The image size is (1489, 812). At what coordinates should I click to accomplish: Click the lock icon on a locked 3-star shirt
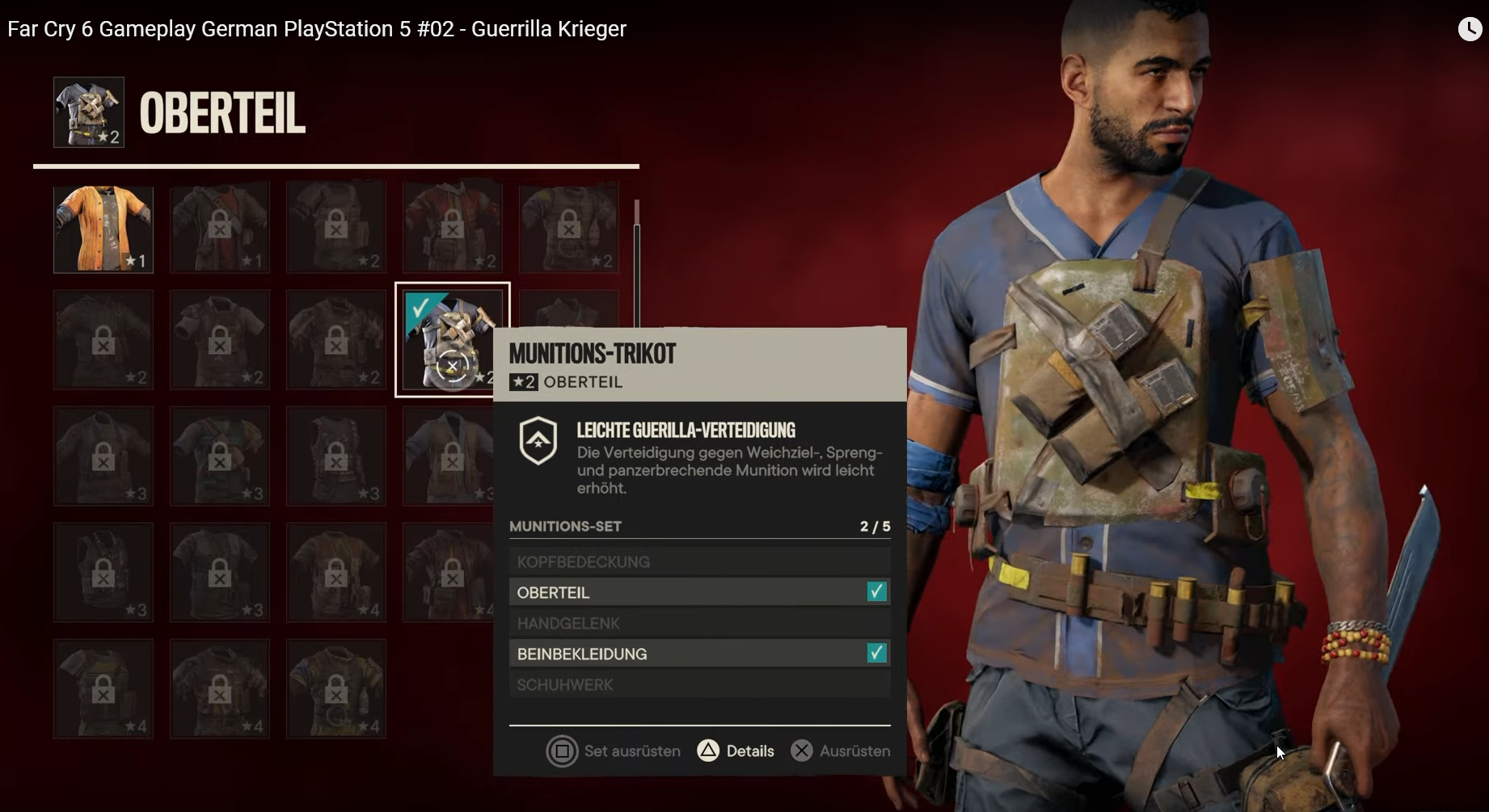coord(103,456)
